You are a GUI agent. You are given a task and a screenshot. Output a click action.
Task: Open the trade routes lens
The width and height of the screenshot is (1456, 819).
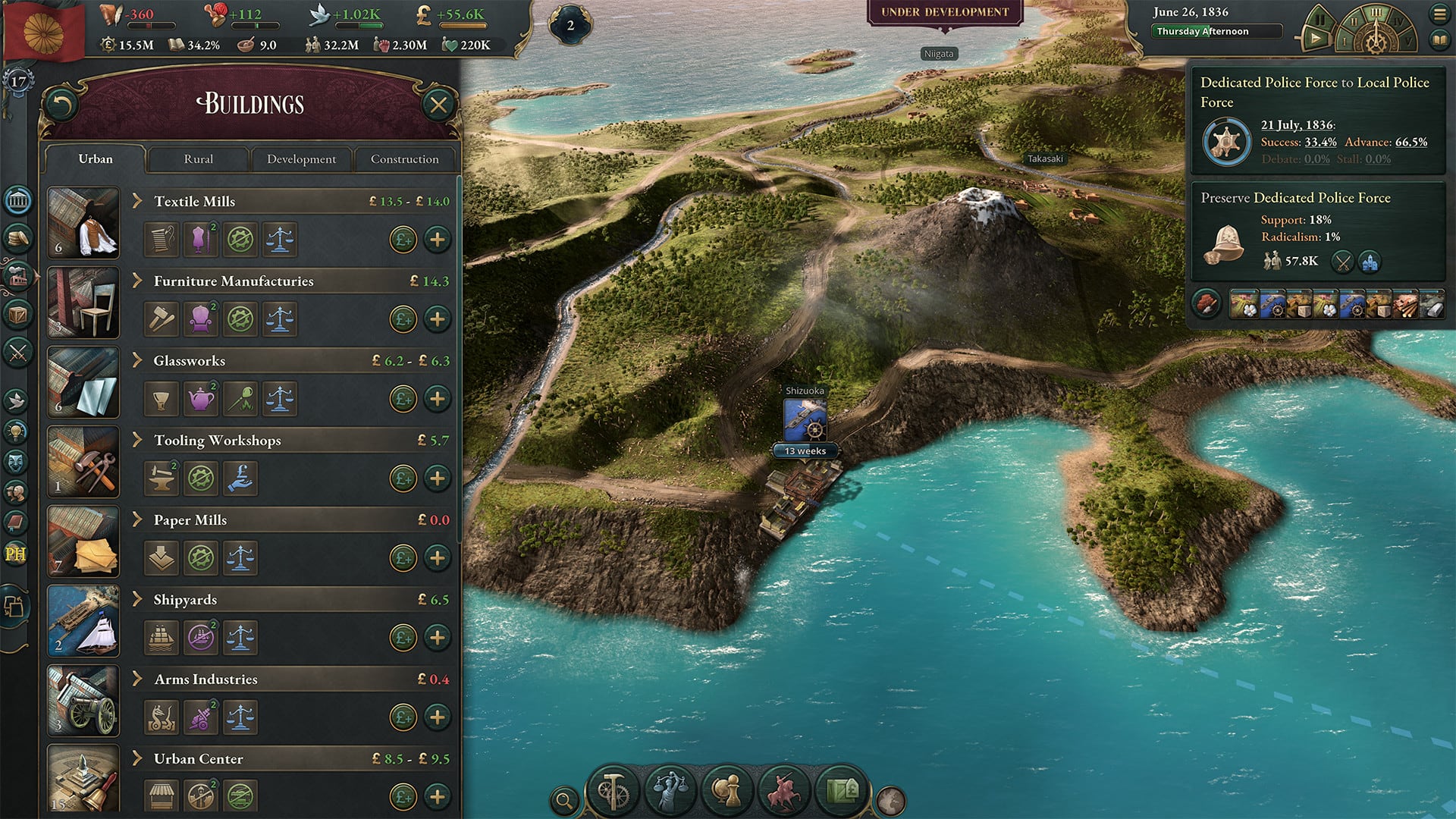point(842,791)
